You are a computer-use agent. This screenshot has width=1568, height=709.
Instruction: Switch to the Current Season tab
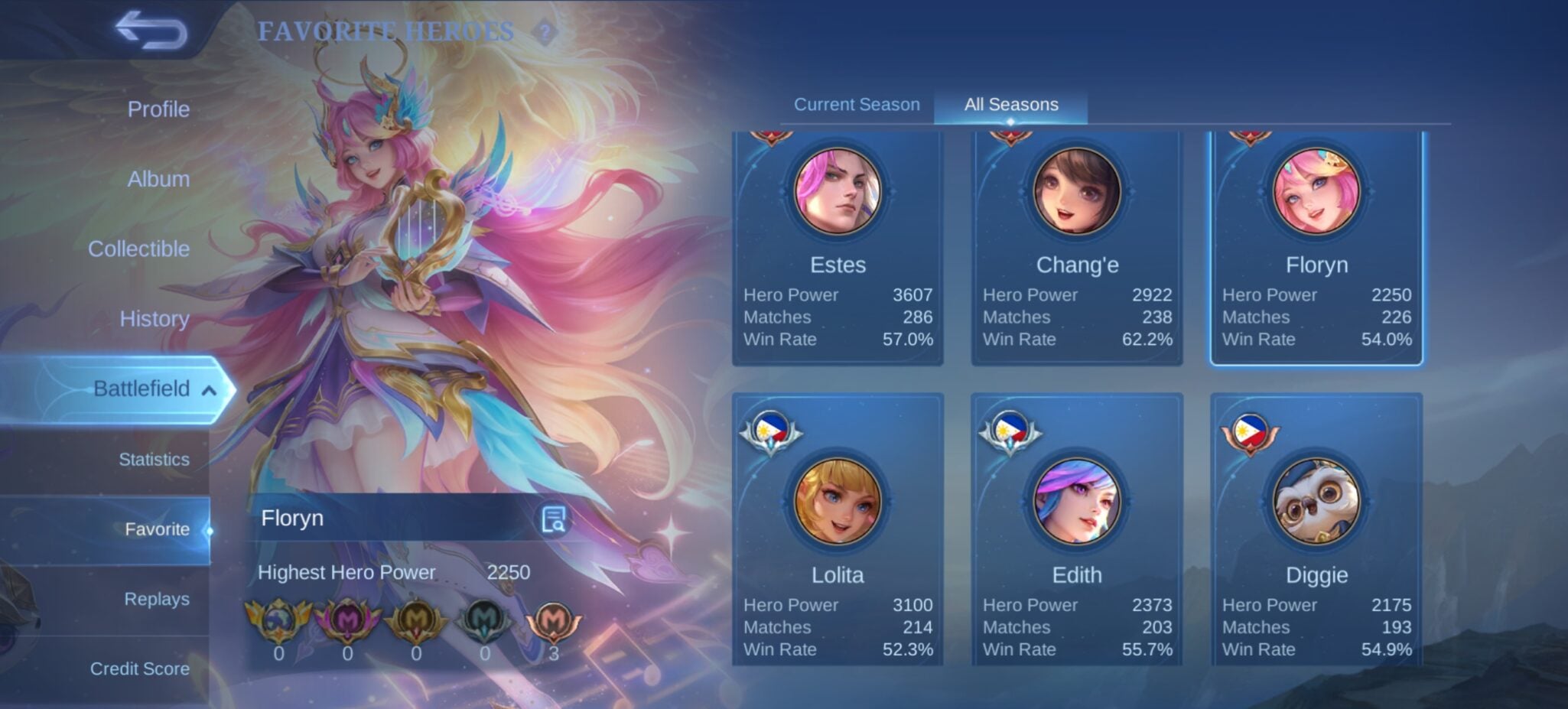857,105
